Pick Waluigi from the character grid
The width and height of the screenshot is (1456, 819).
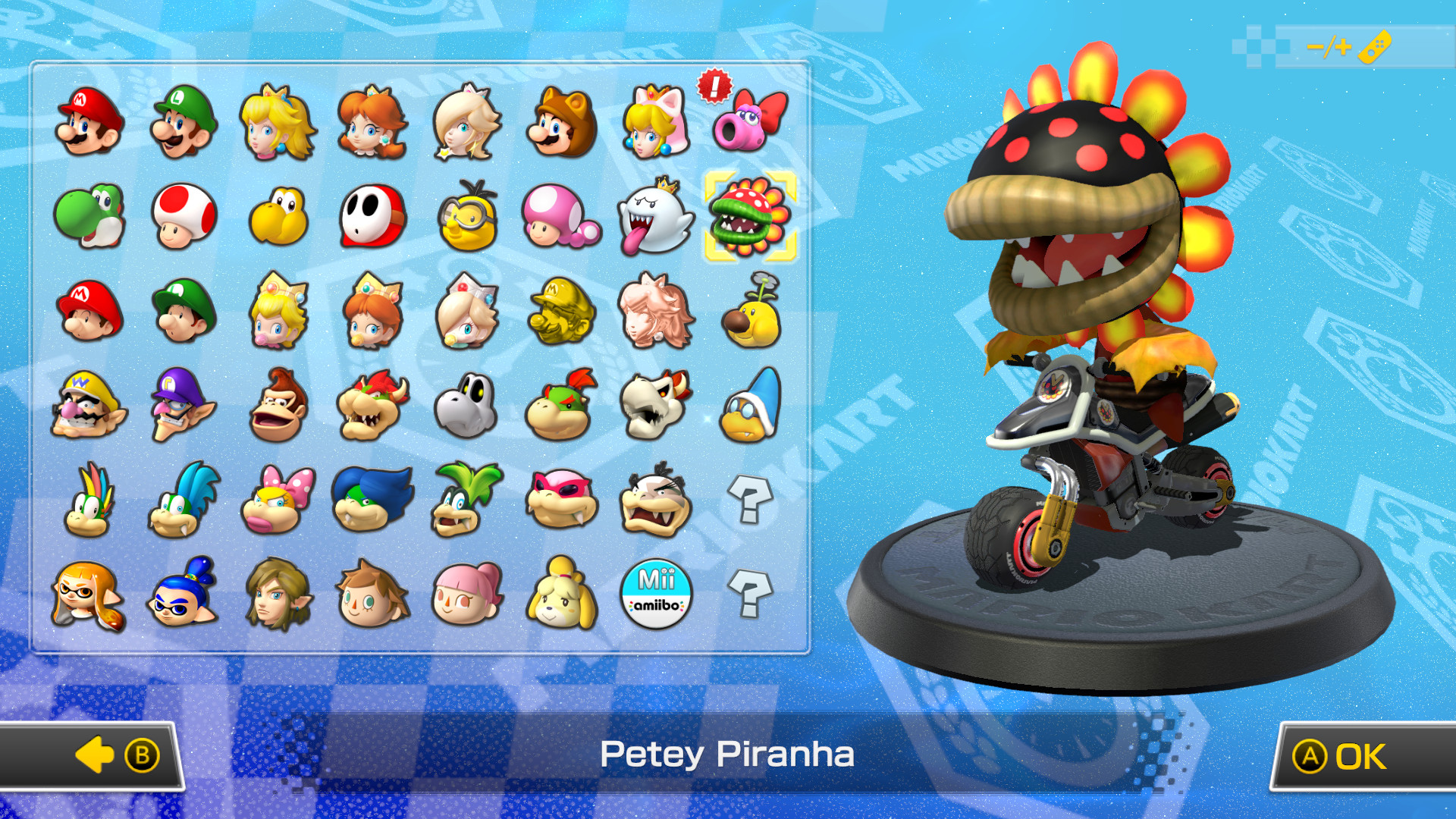(181, 406)
